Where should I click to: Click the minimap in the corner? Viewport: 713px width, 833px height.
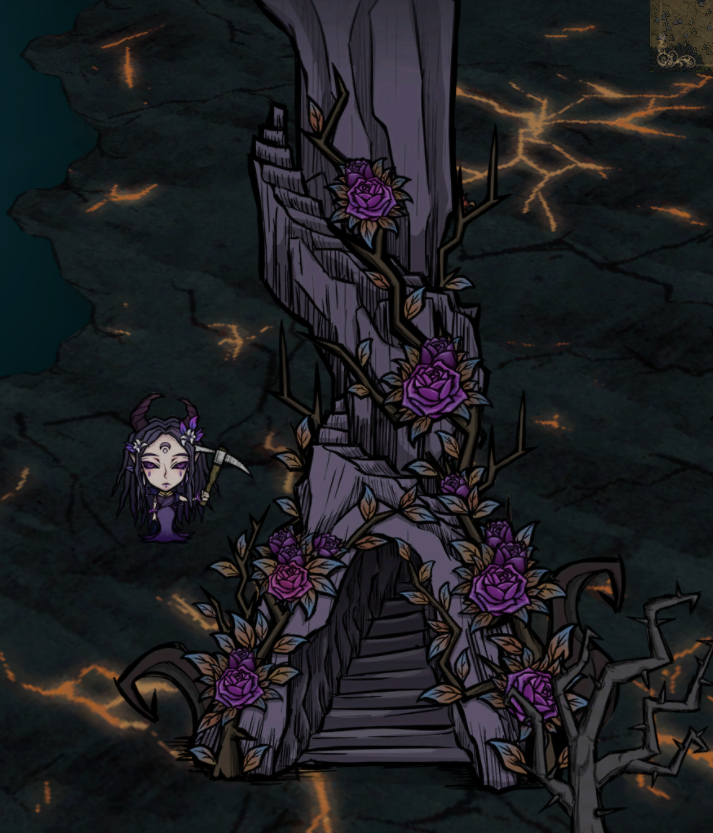pyautogui.click(x=683, y=31)
